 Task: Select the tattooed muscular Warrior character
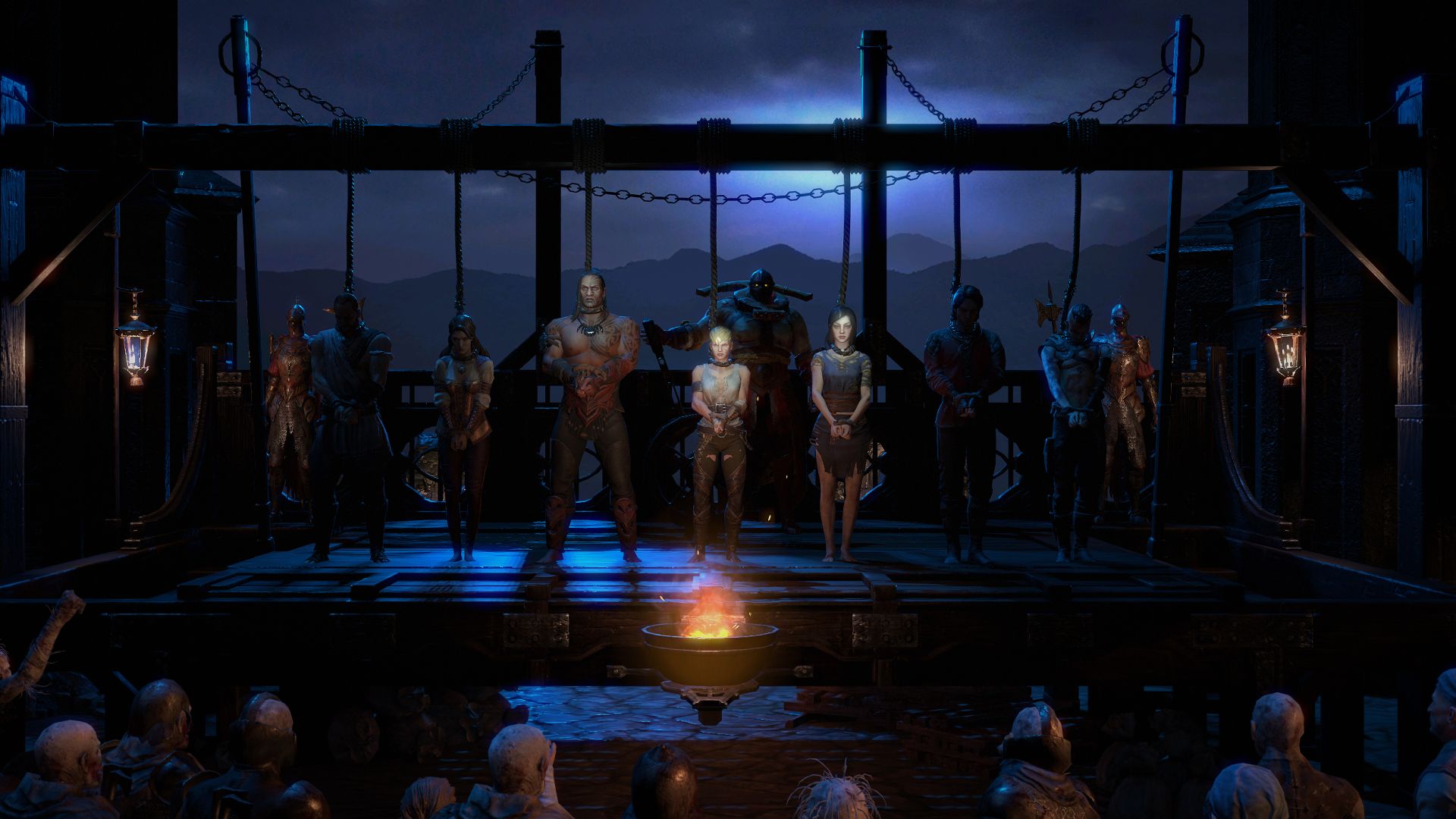pos(590,409)
